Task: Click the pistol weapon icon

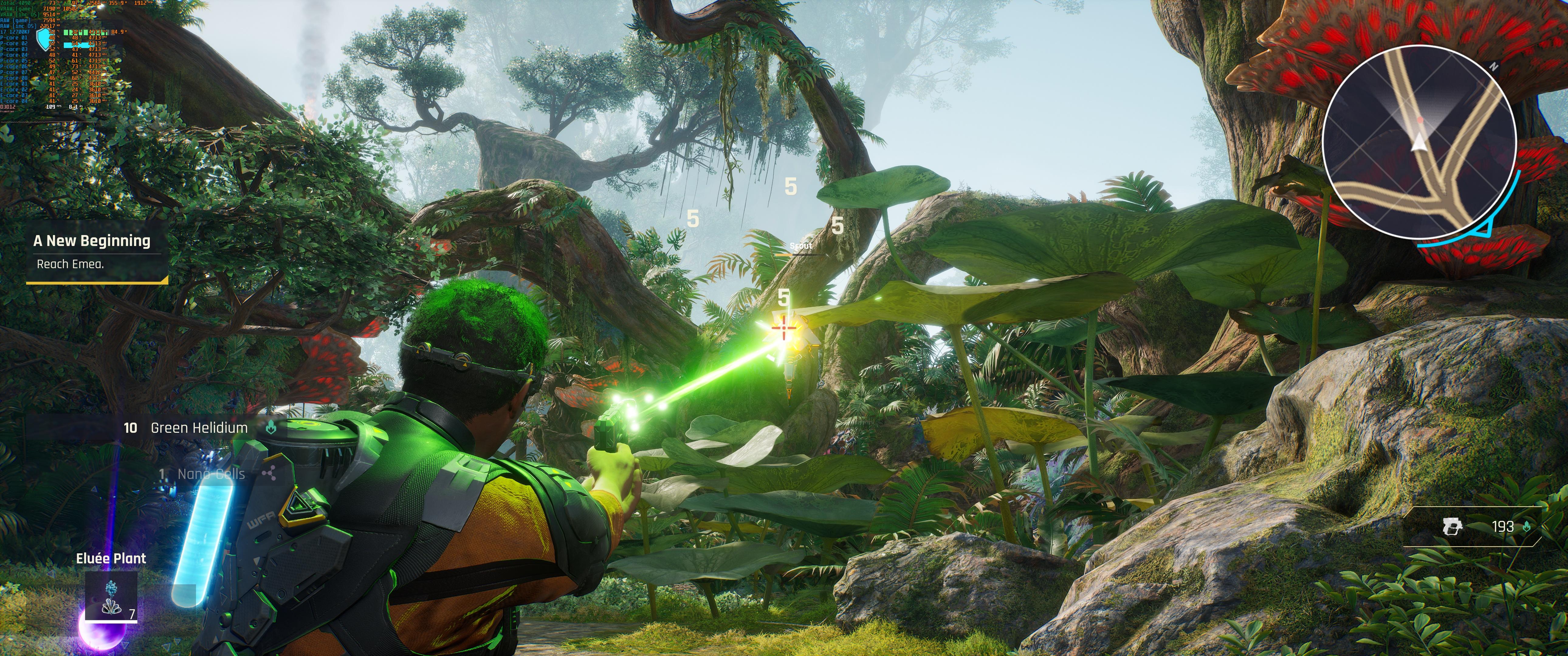Action: tap(1452, 526)
